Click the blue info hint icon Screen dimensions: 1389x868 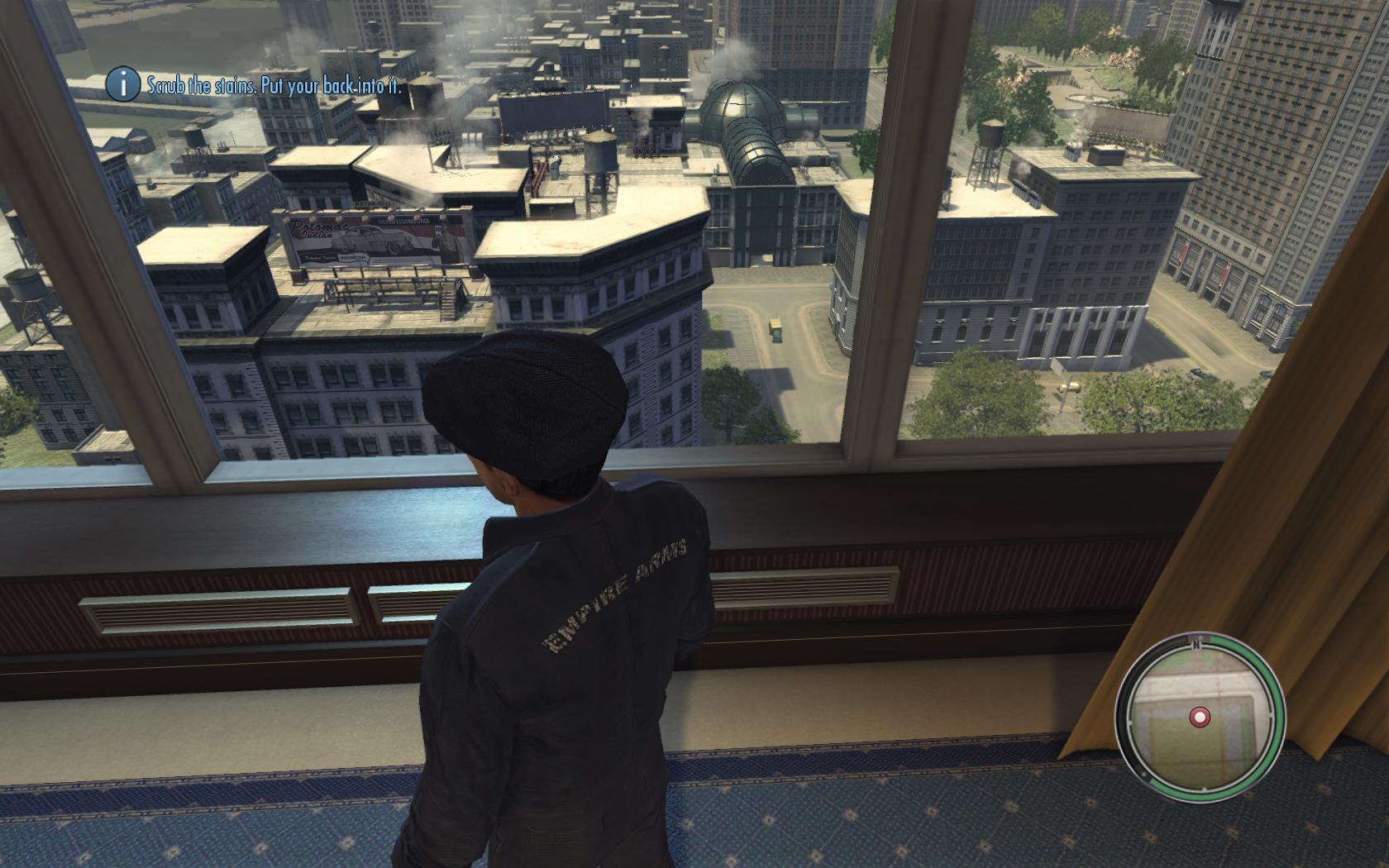point(123,84)
